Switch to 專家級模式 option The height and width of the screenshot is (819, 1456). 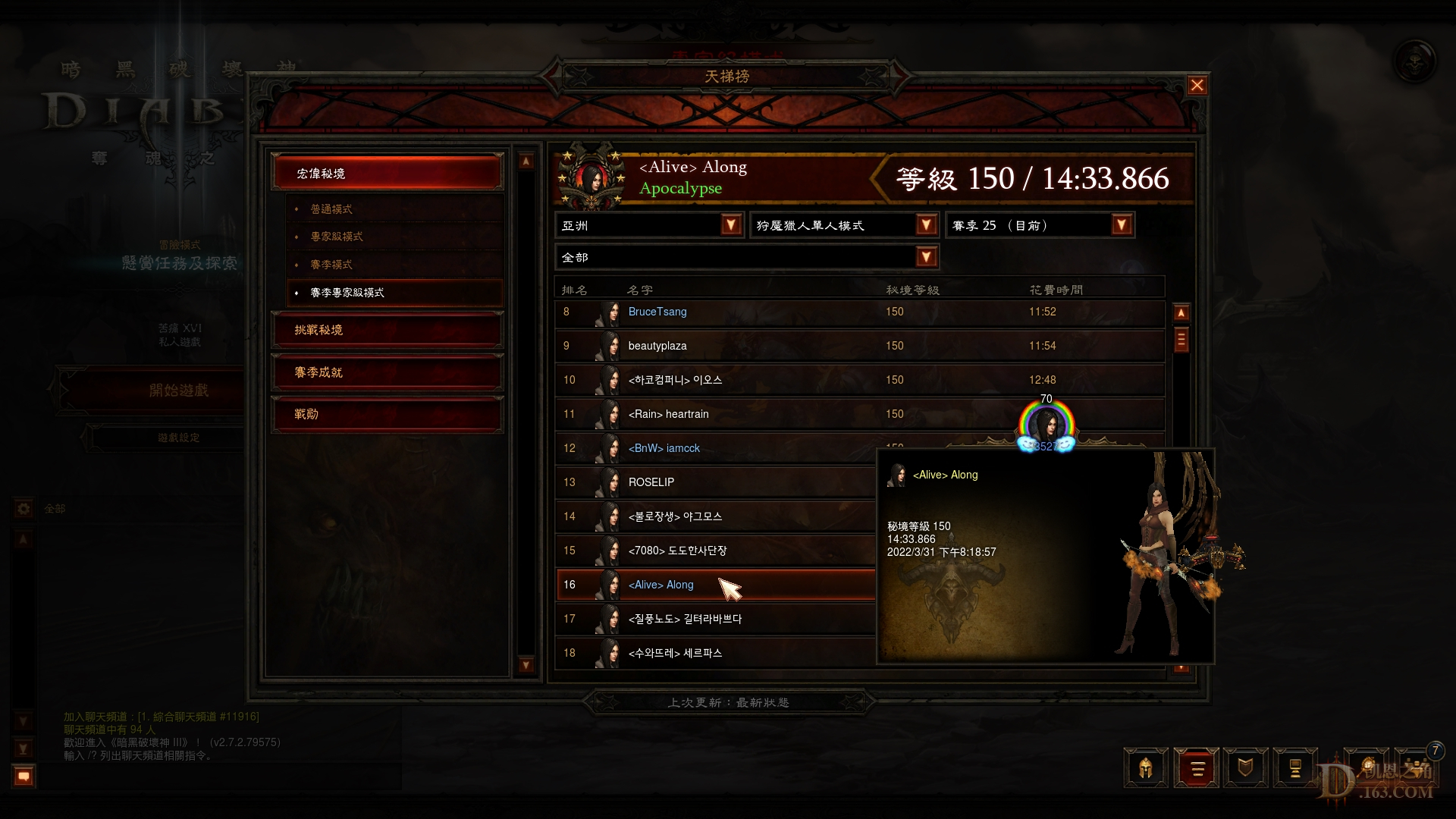[x=394, y=236]
